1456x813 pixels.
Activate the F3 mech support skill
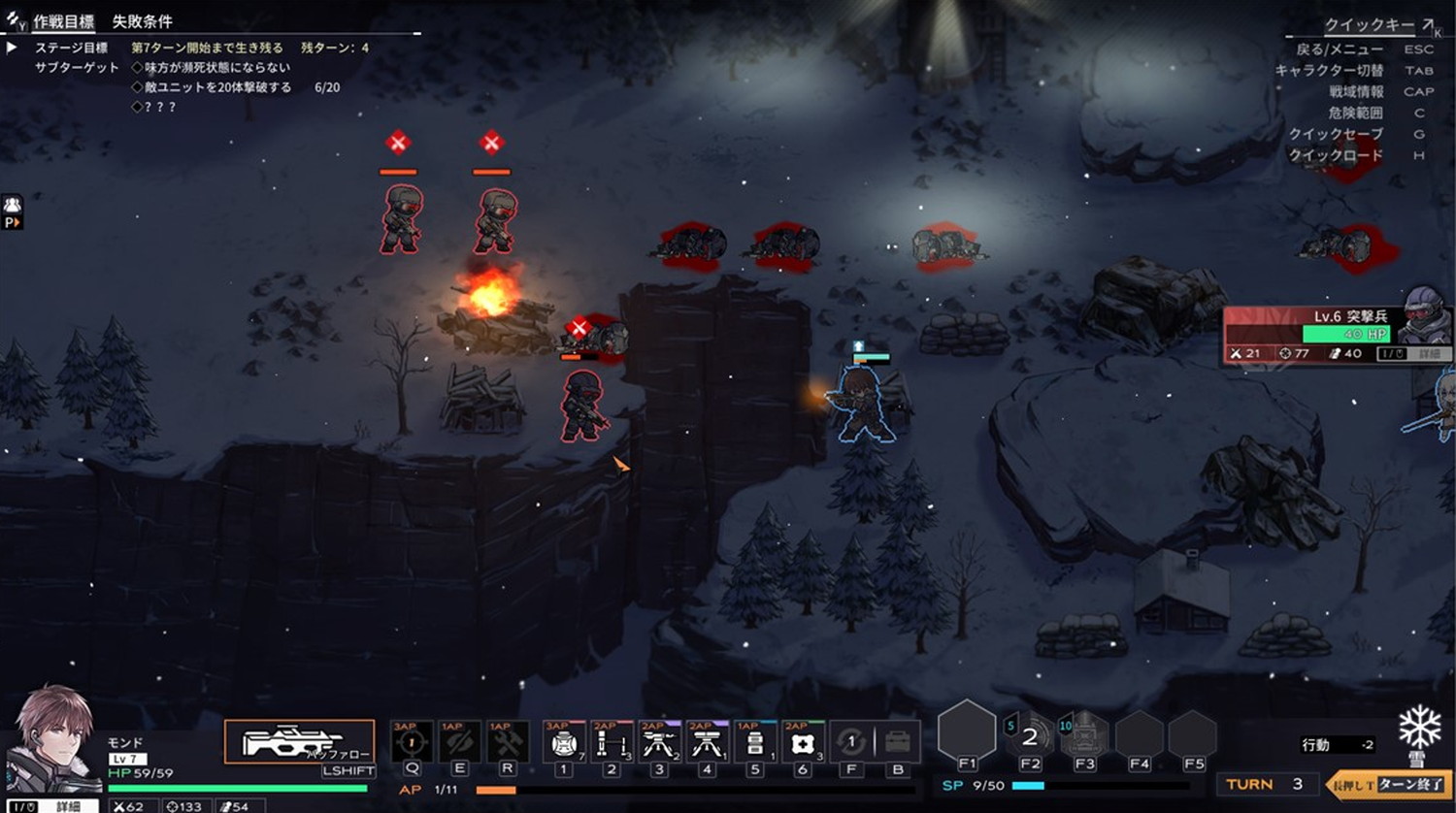pyautogui.click(x=1084, y=735)
